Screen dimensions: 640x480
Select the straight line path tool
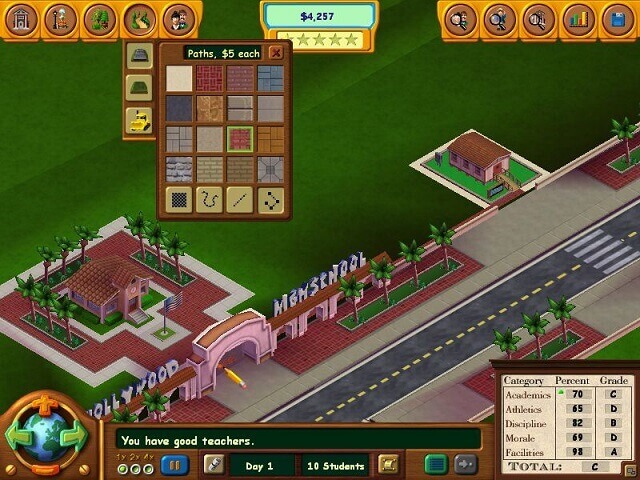click(240, 199)
